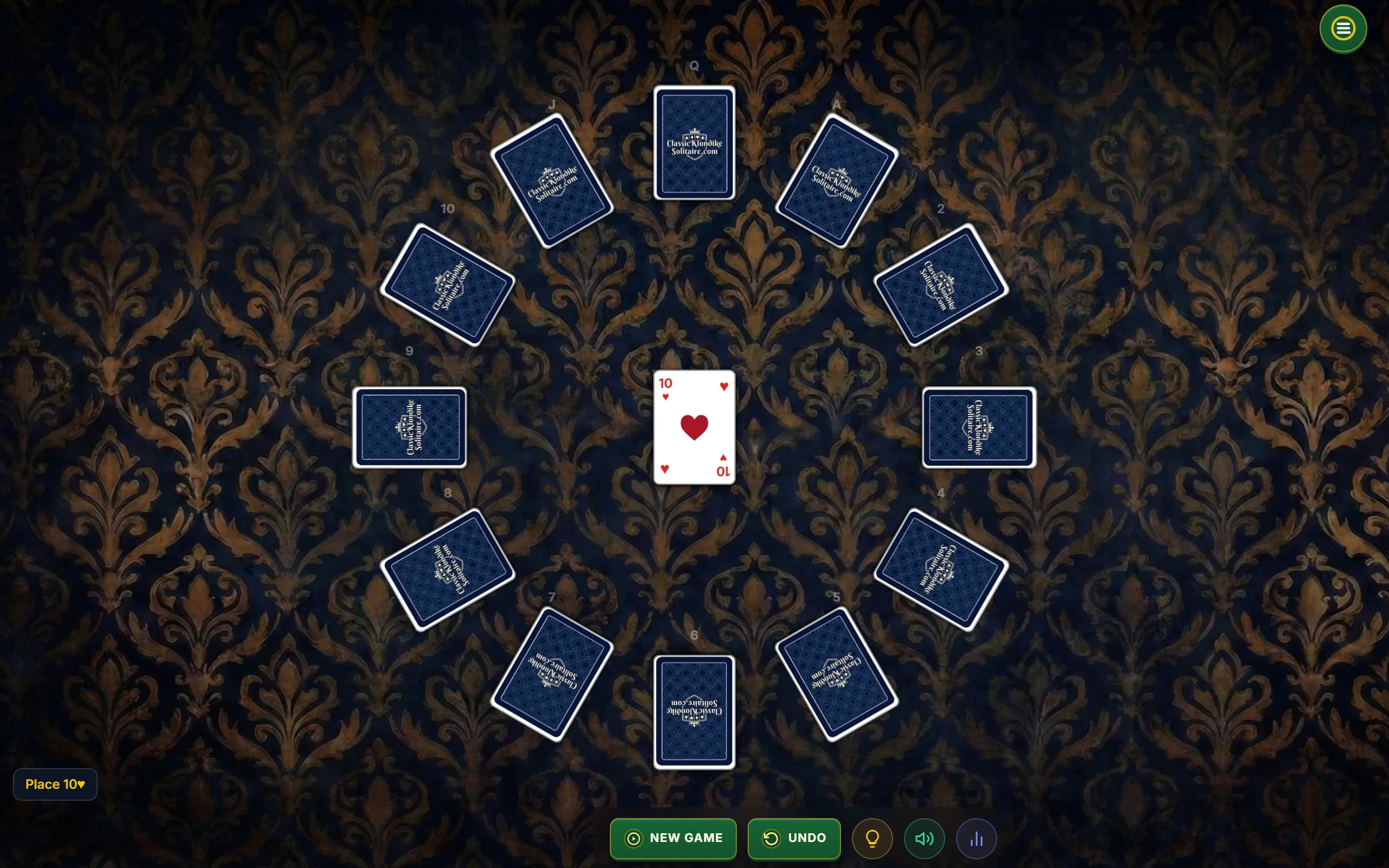Viewport: 1389px width, 868px height.
Task: View the statistics bar chart icon
Action: pos(976,838)
